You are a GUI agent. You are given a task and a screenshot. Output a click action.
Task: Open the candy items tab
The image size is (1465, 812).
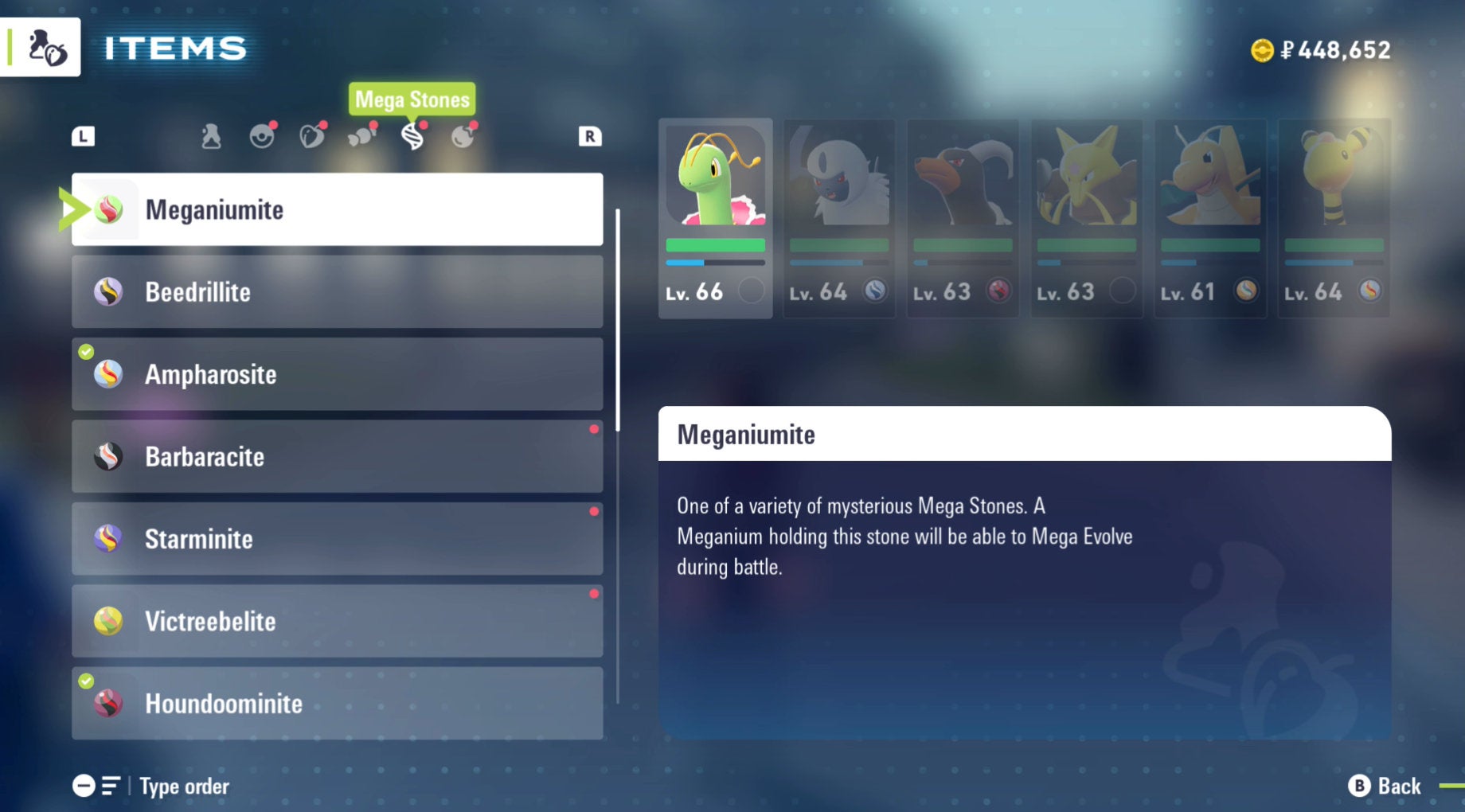361,137
